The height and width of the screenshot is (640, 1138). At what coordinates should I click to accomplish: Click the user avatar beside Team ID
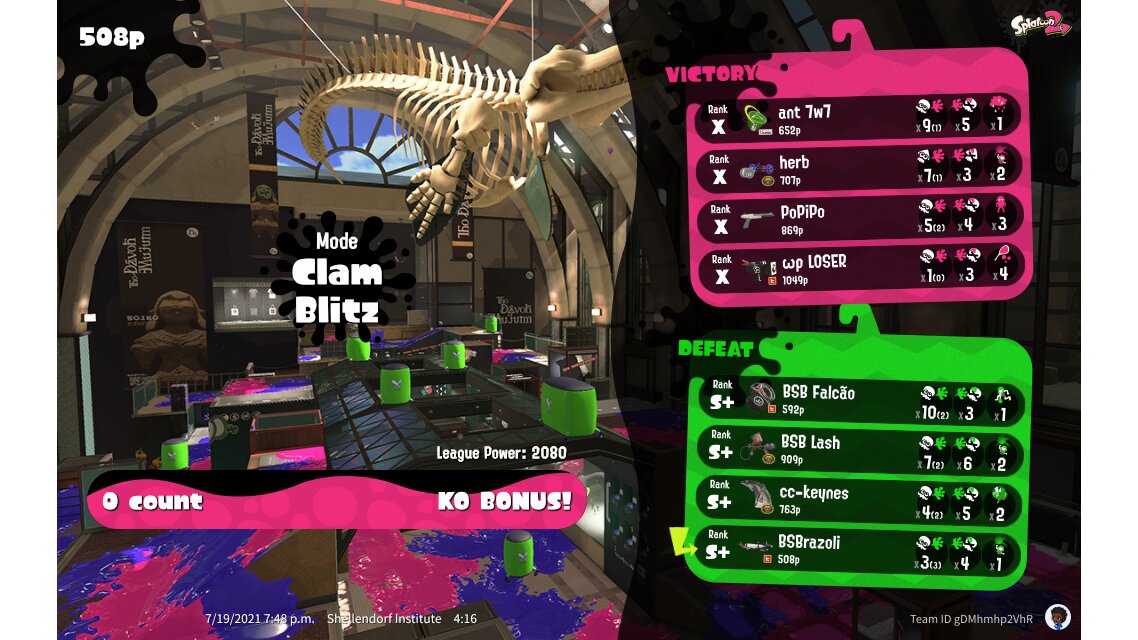tap(1057, 616)
